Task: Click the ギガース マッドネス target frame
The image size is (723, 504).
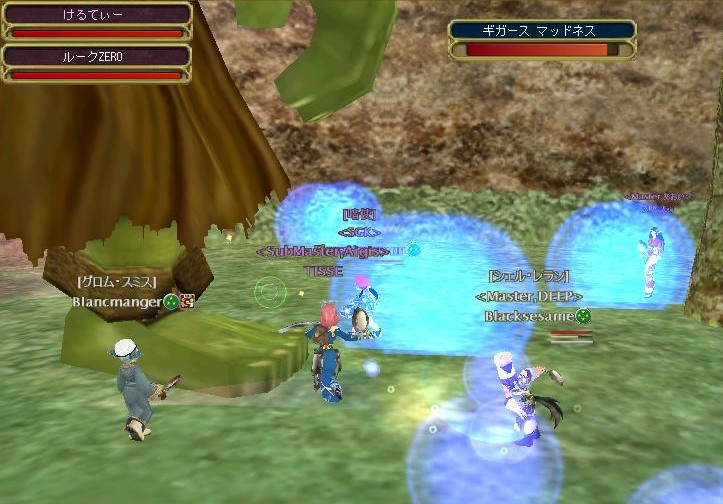Action: coord(543,40)
